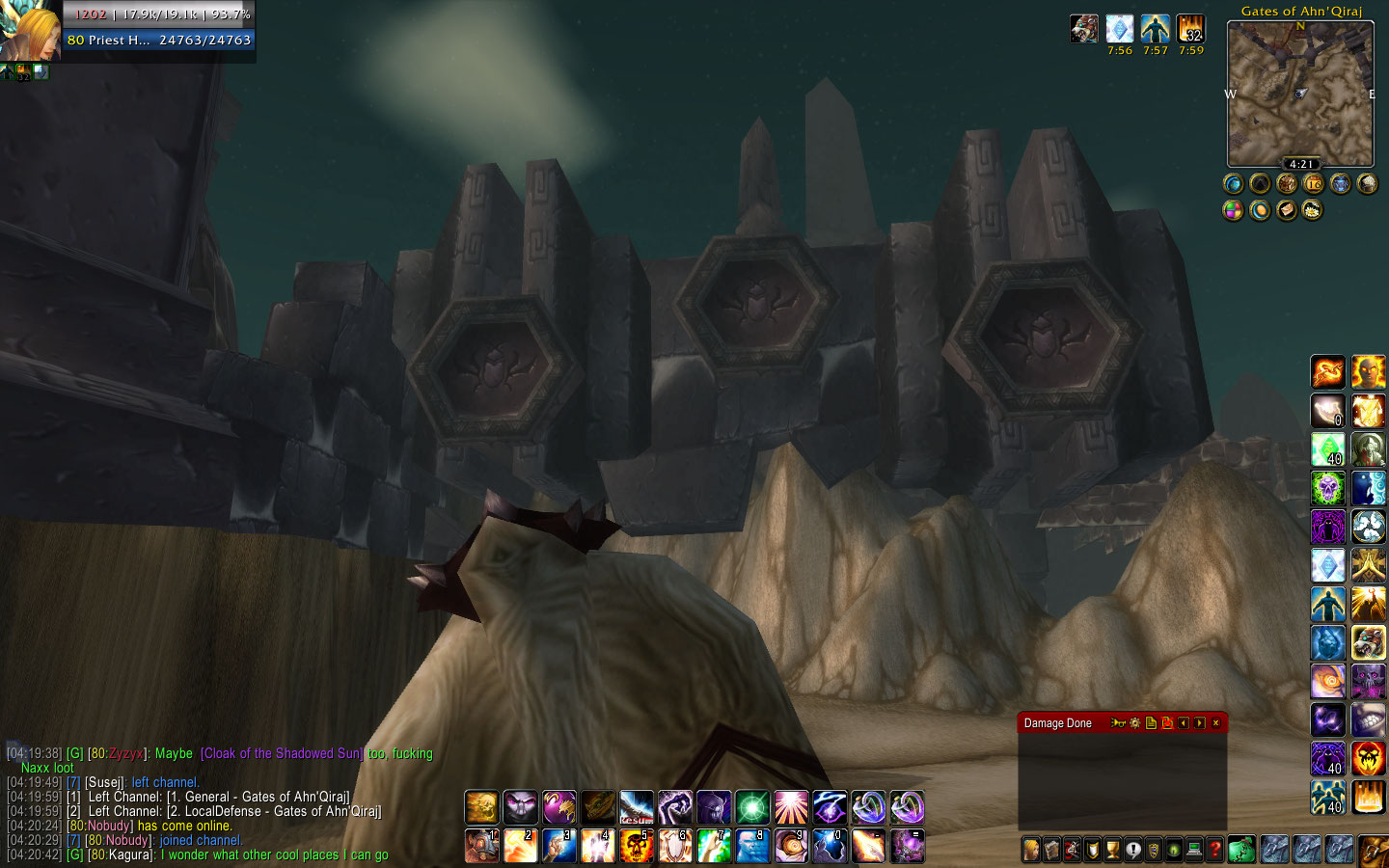
Task: Click the minimap mail envelope icon
Action: pos(1287,210)
